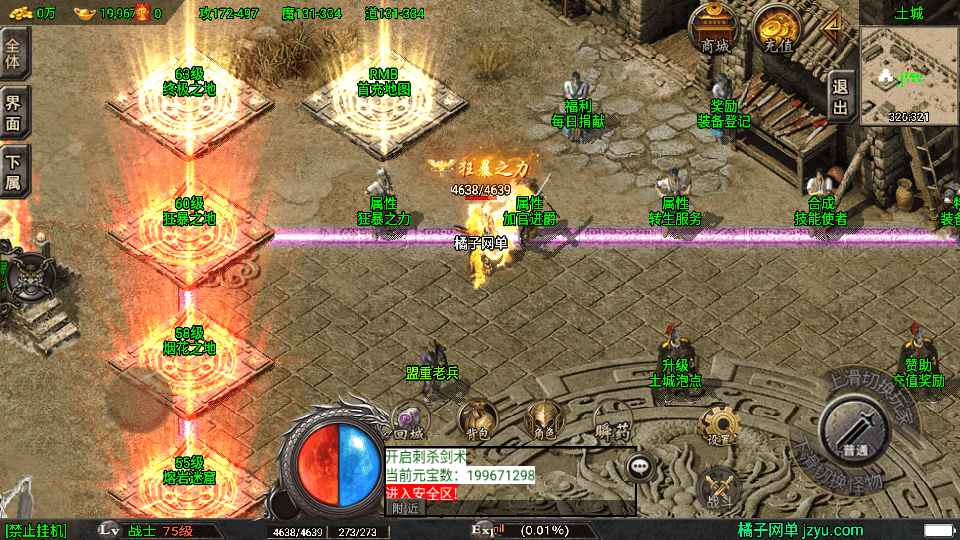Use the 瞬药 instant potion
960x540 pixels.
coord(612,420)
